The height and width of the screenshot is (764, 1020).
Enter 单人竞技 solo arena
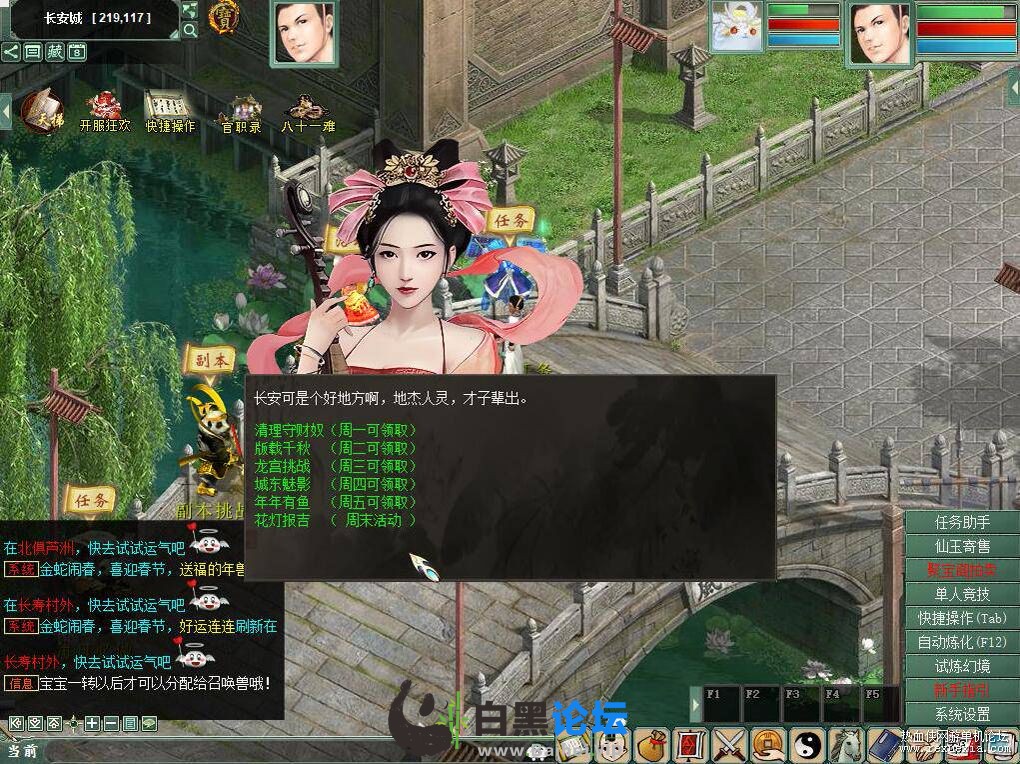click(962, 594)
